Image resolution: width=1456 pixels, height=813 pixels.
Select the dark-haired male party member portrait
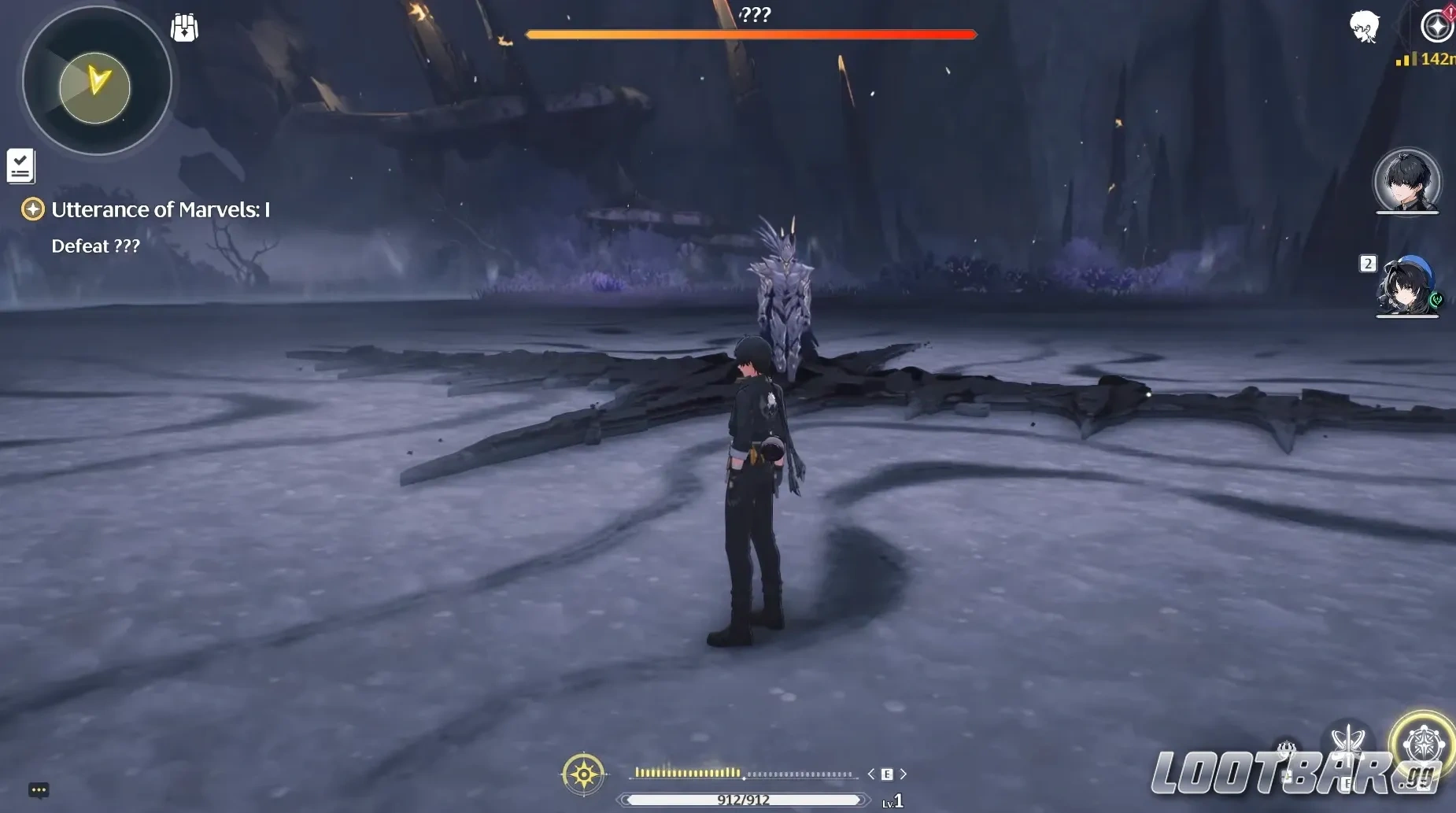1406,181
